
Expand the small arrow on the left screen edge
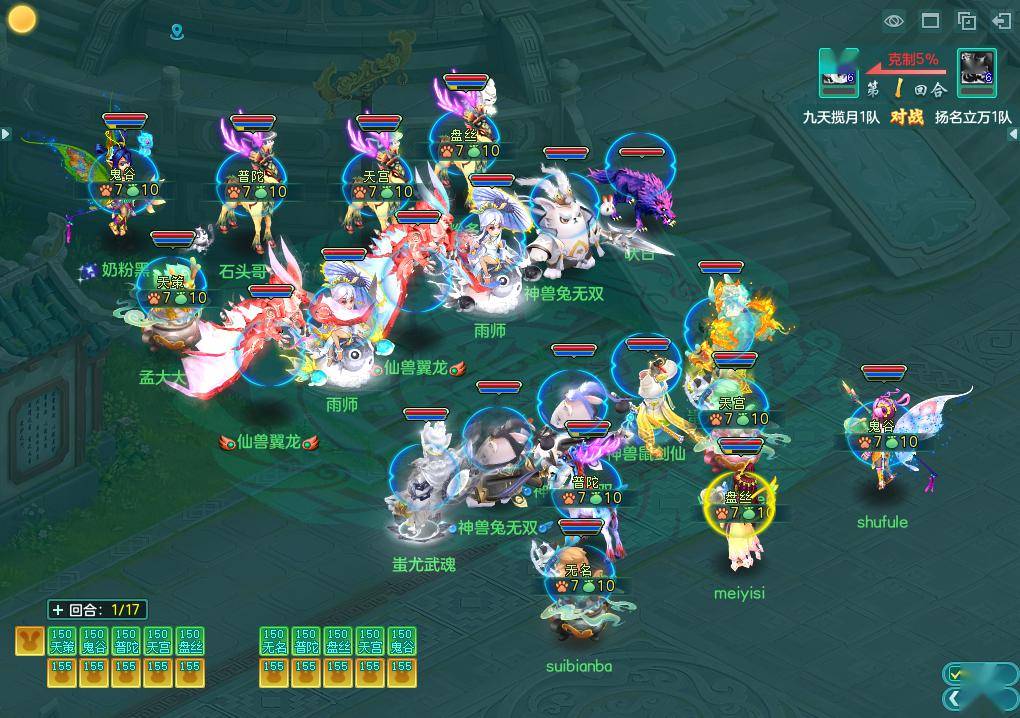coord(5,133)
